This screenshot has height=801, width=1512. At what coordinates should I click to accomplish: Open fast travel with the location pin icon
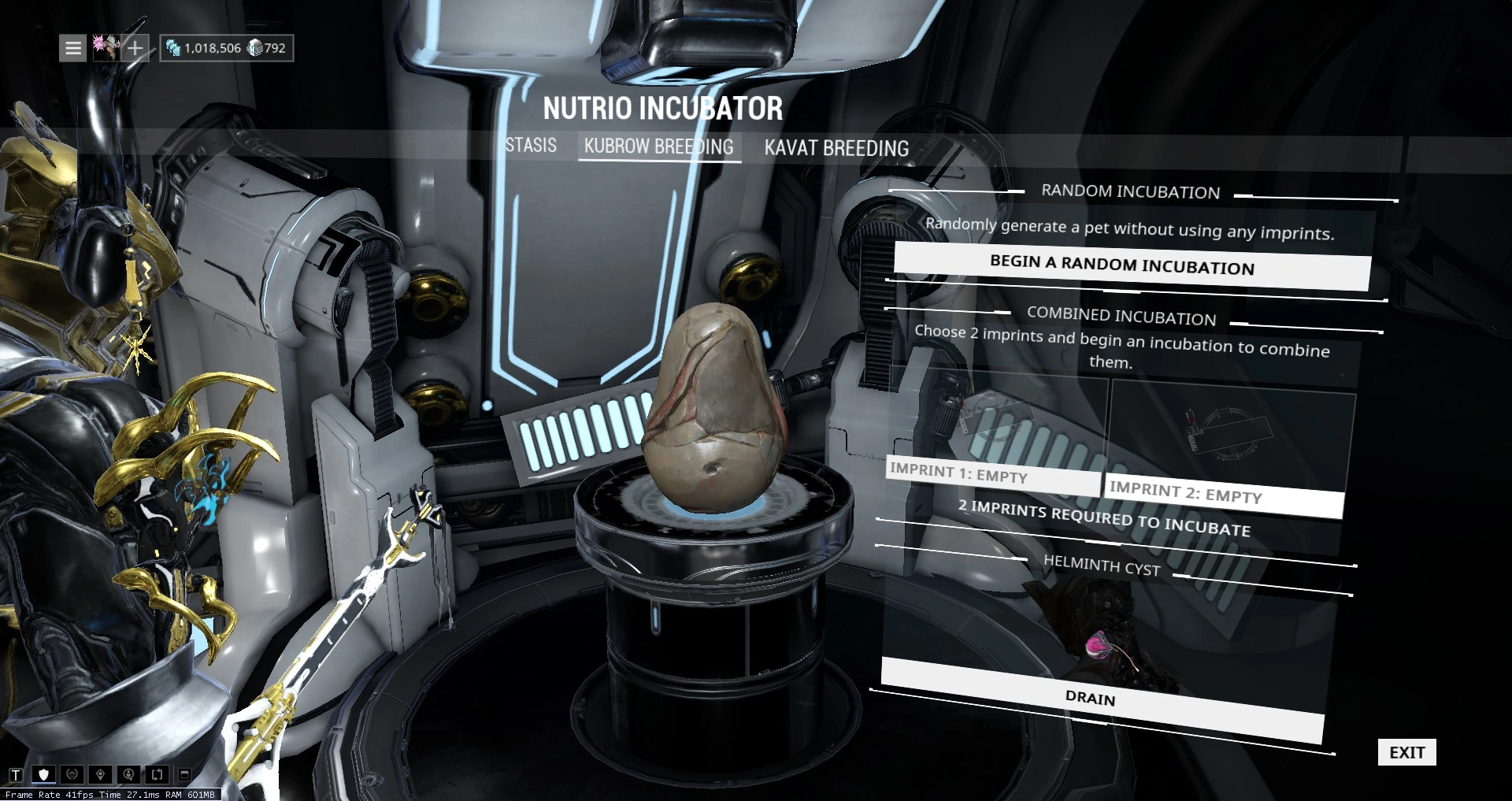100,774
